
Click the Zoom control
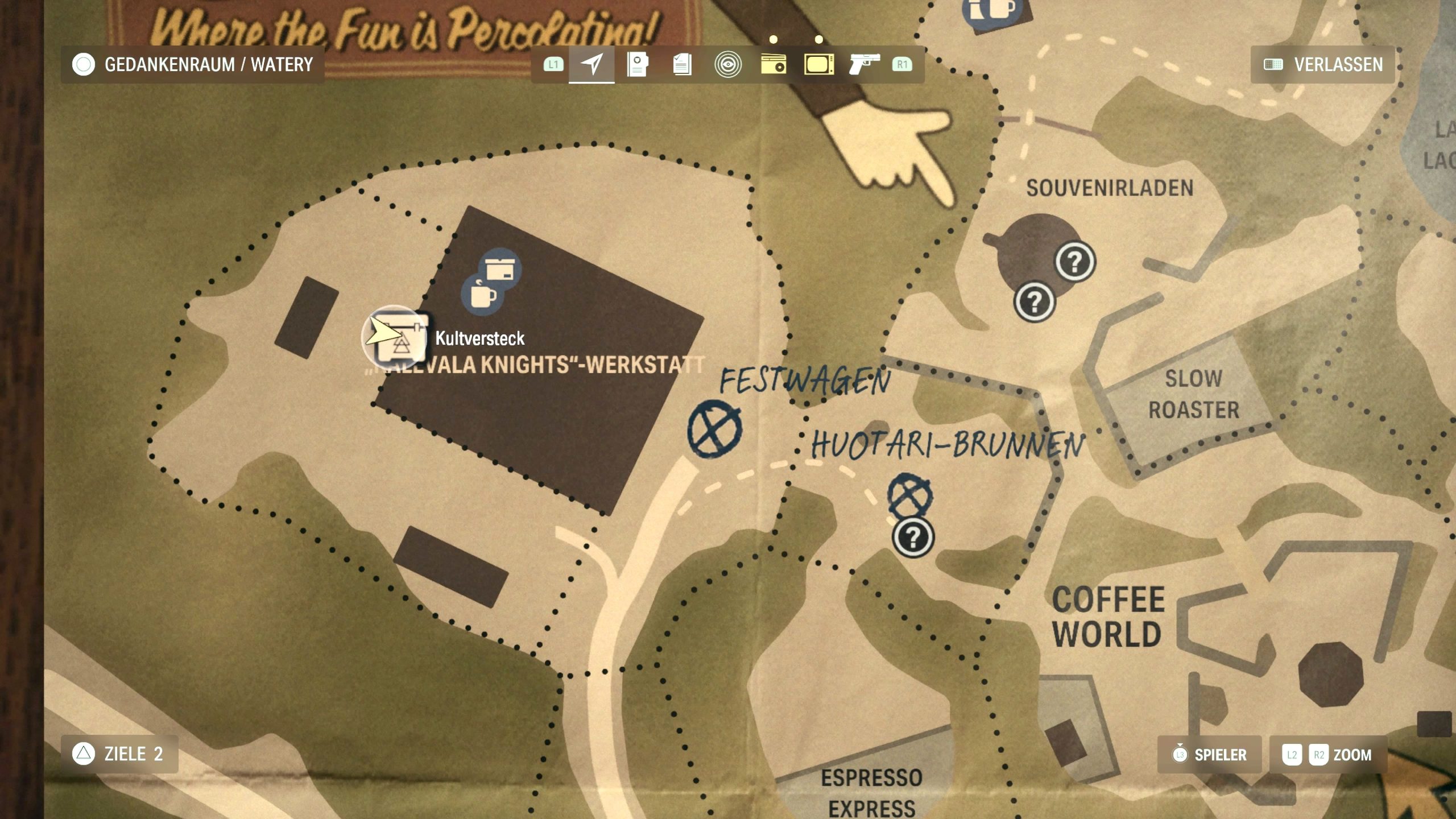coord(1327,755)
